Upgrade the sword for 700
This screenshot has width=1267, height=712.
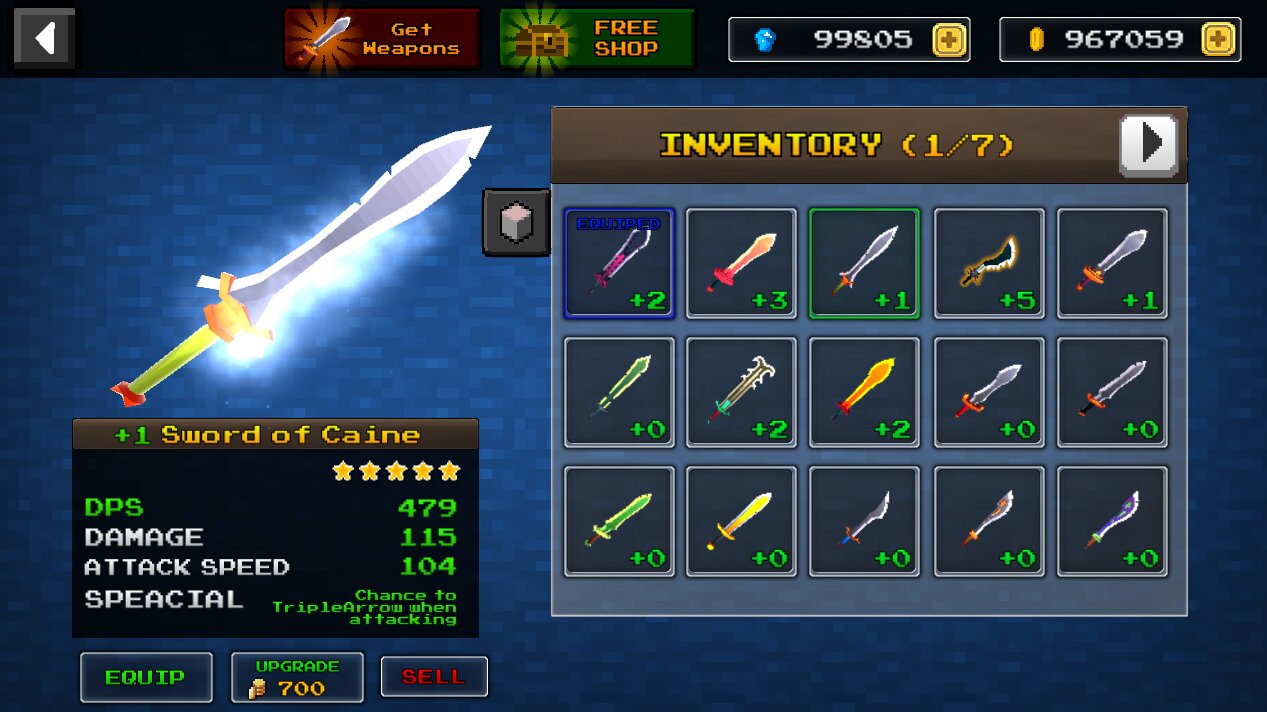click(x=297, y=677)
